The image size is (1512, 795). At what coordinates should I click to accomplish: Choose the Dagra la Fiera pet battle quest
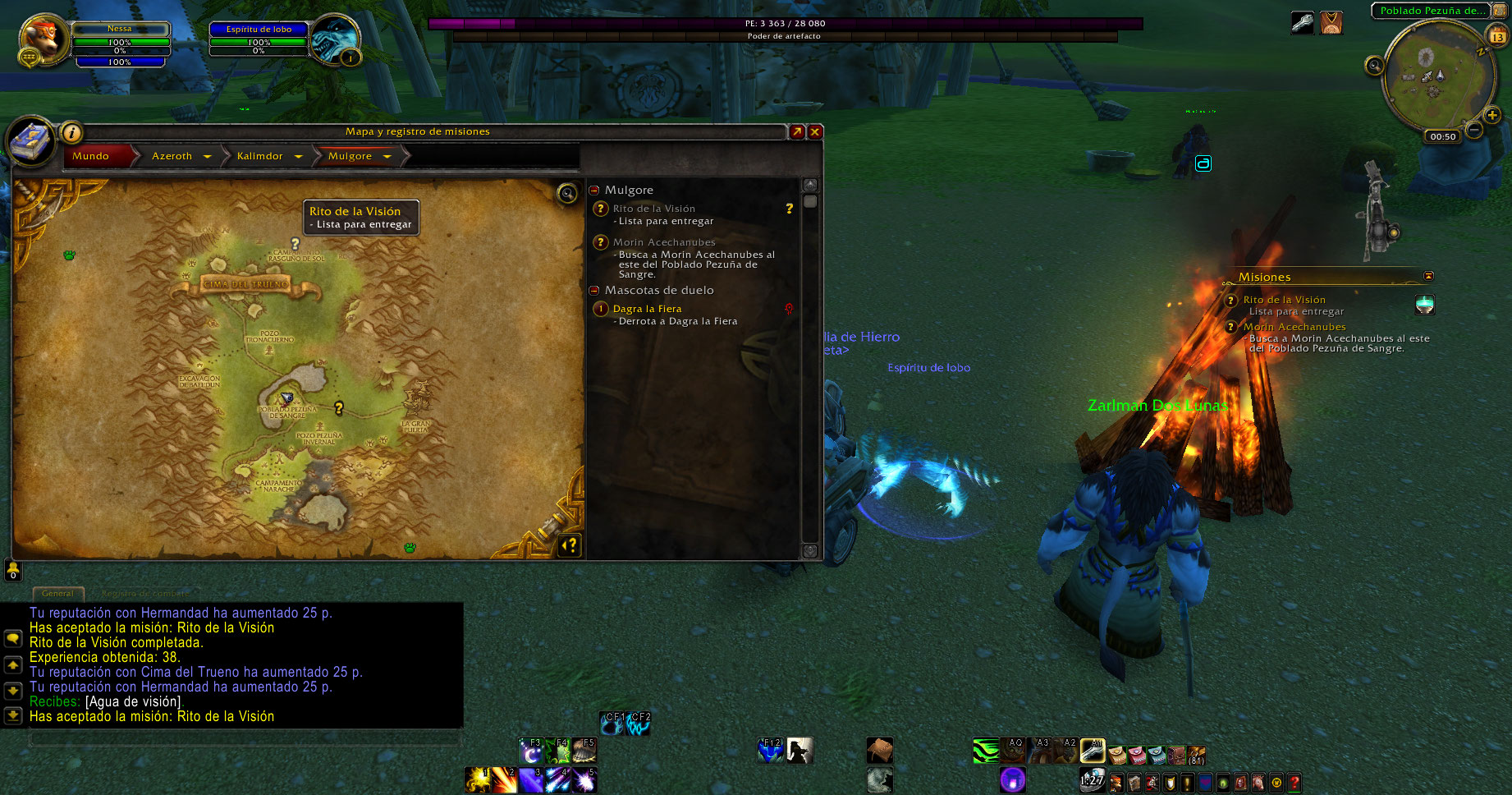(x=647, y=309)
